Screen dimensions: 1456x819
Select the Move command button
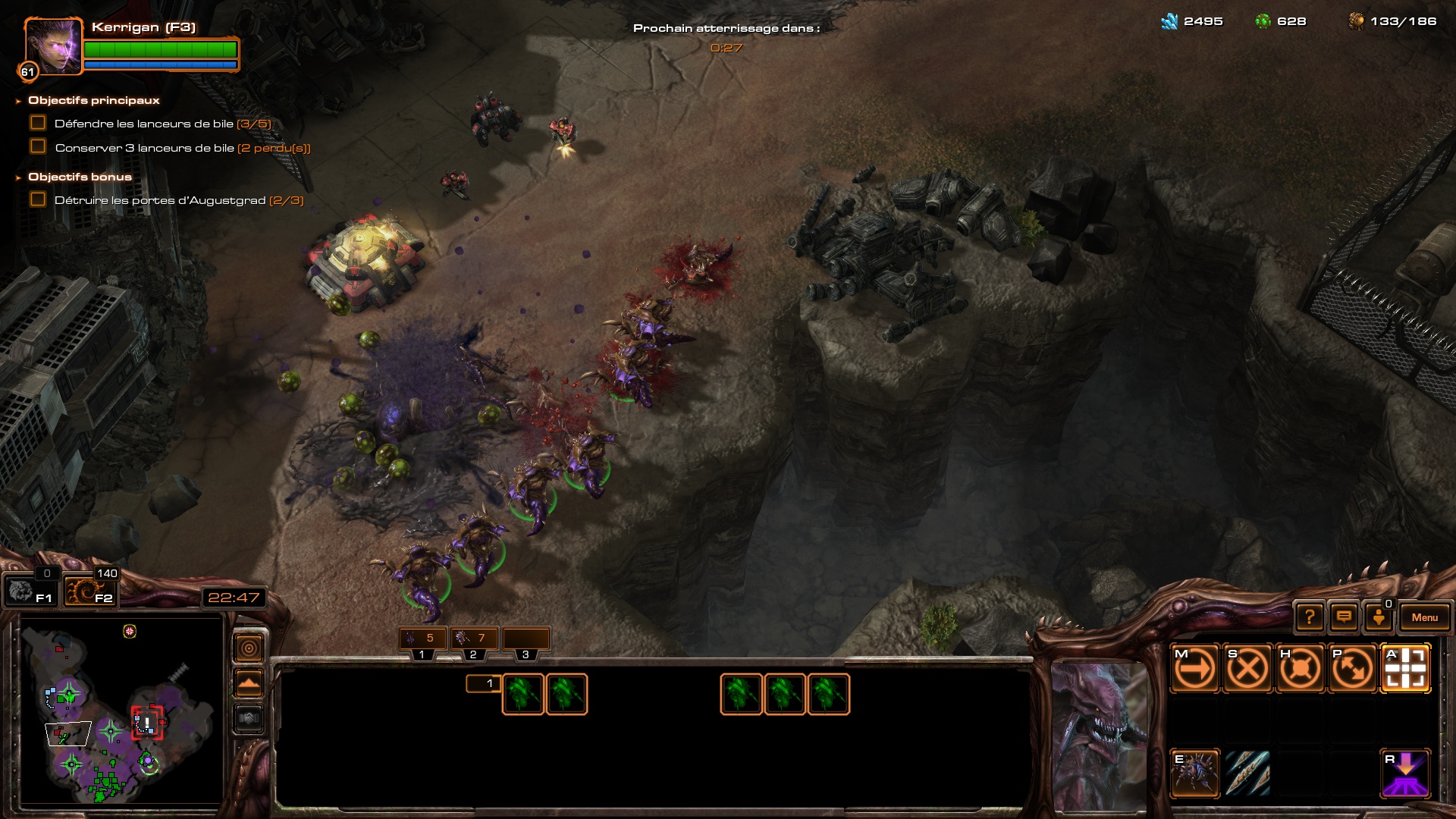[x=1195, y=669]
